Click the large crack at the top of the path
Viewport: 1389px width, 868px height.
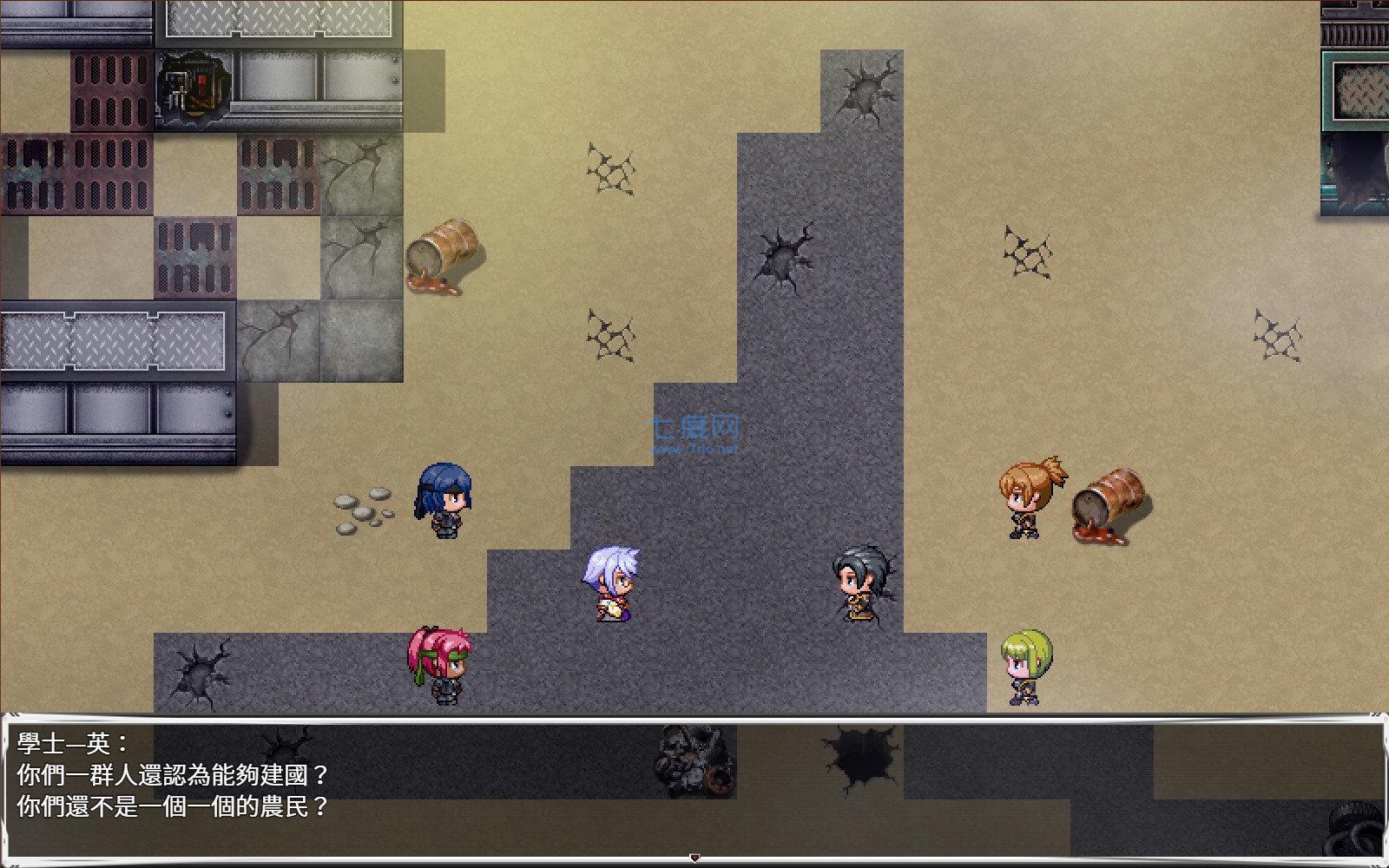[x=864, y=91]
